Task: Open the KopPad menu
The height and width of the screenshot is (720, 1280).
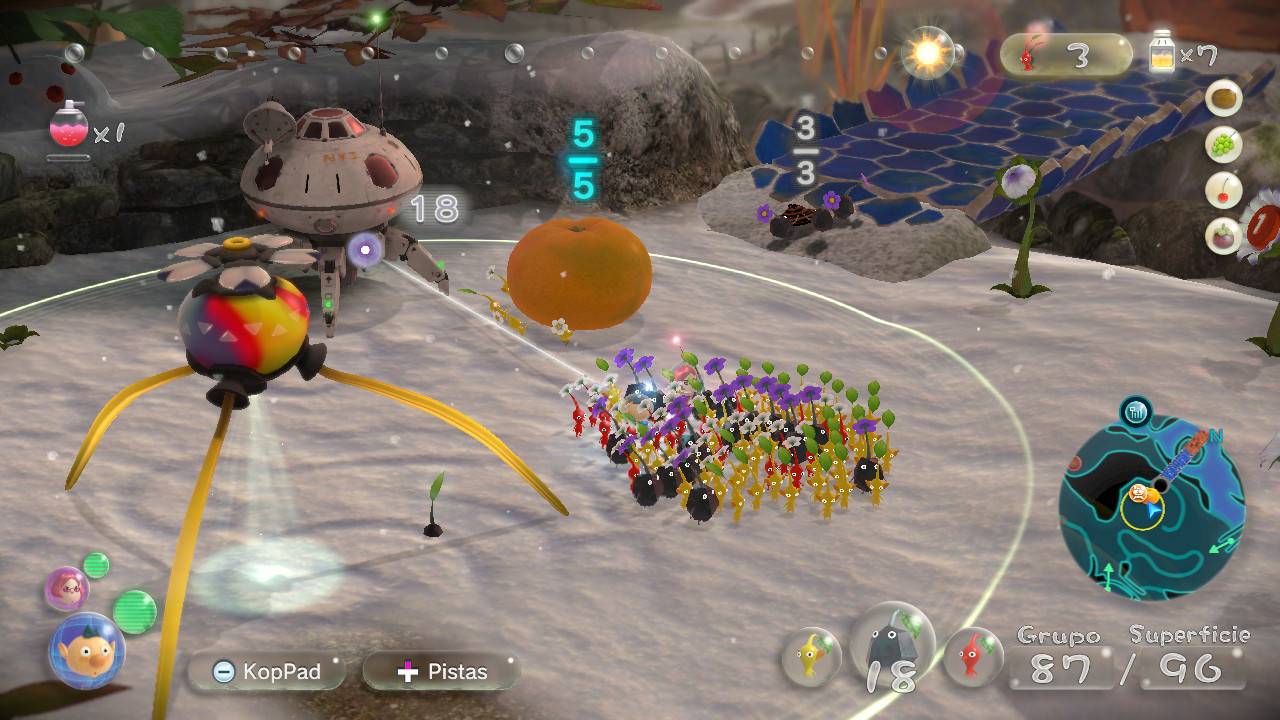Action: tap(267, 672)
